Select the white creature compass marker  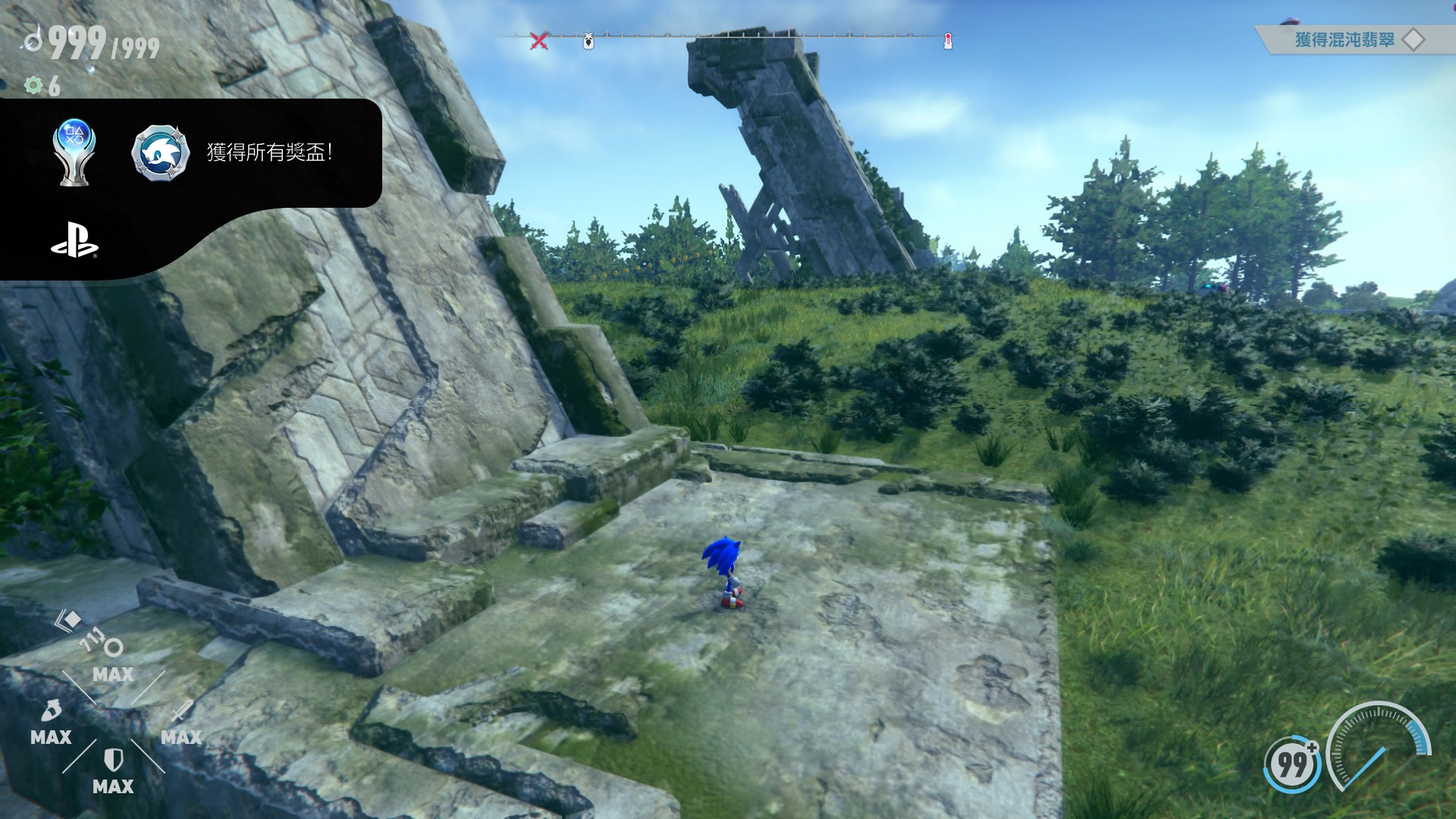588,41
